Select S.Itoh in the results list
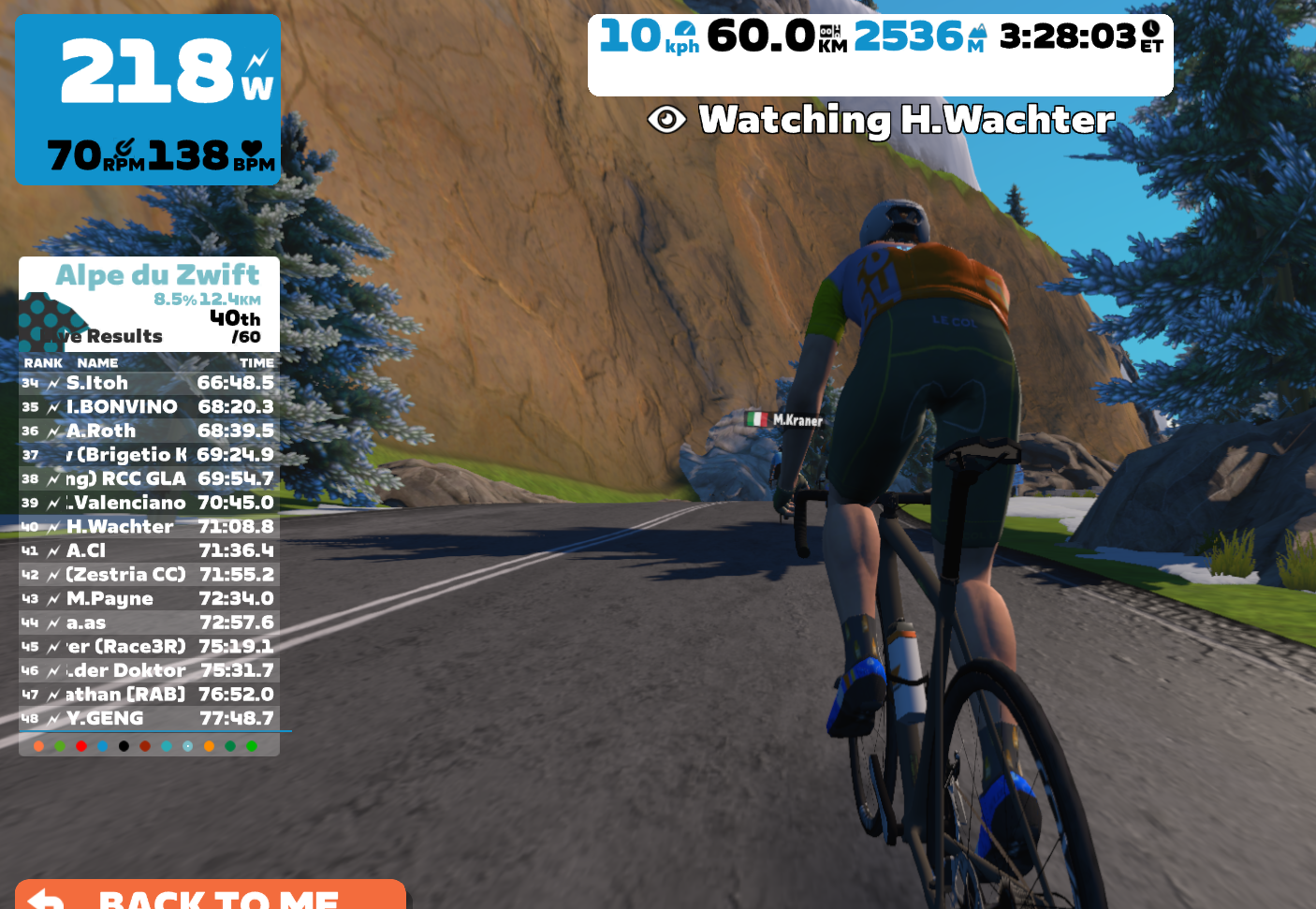 tap(149, 383)
